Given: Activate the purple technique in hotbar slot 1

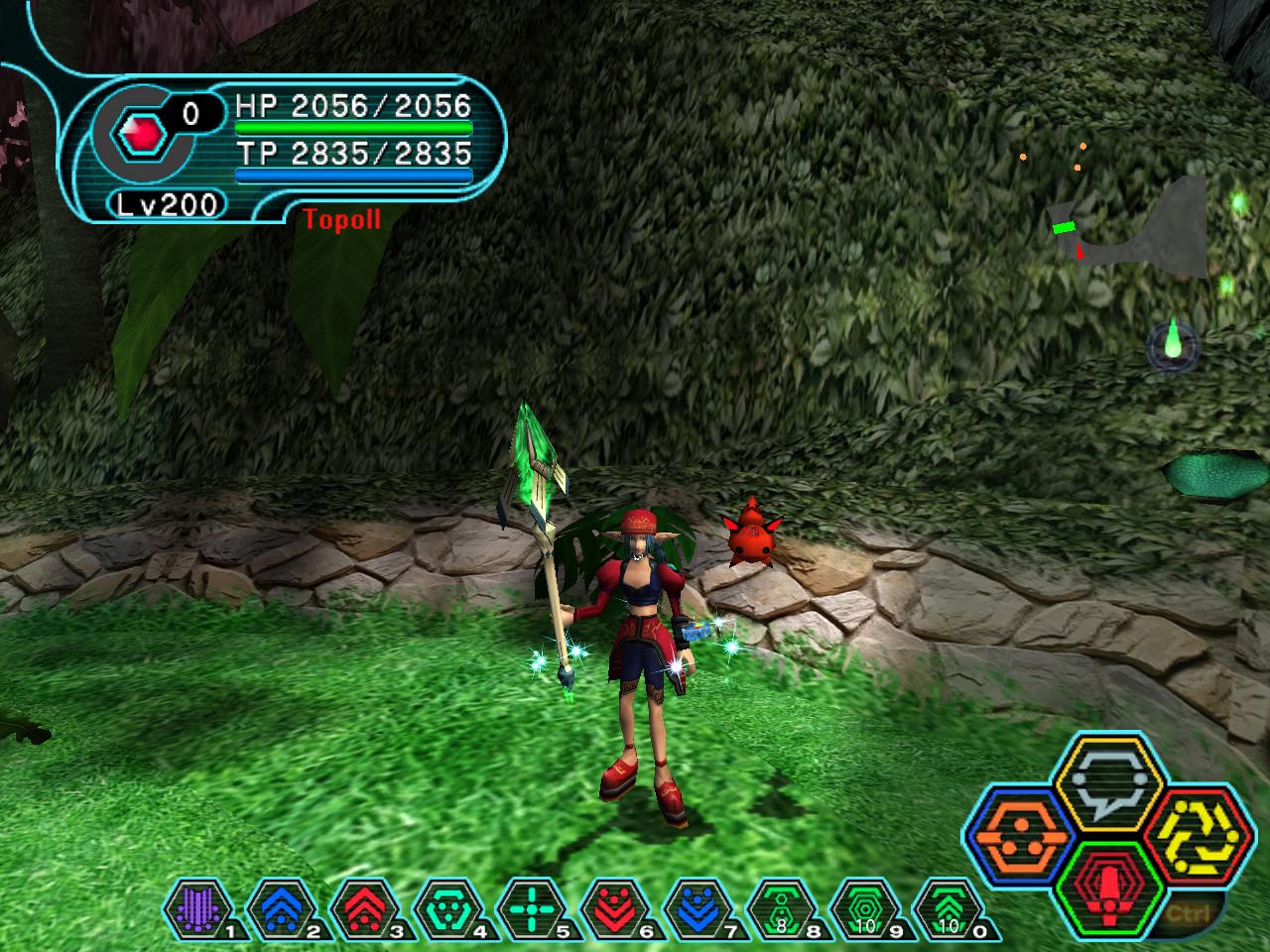Looking at the screenshot, I should 192,909.
